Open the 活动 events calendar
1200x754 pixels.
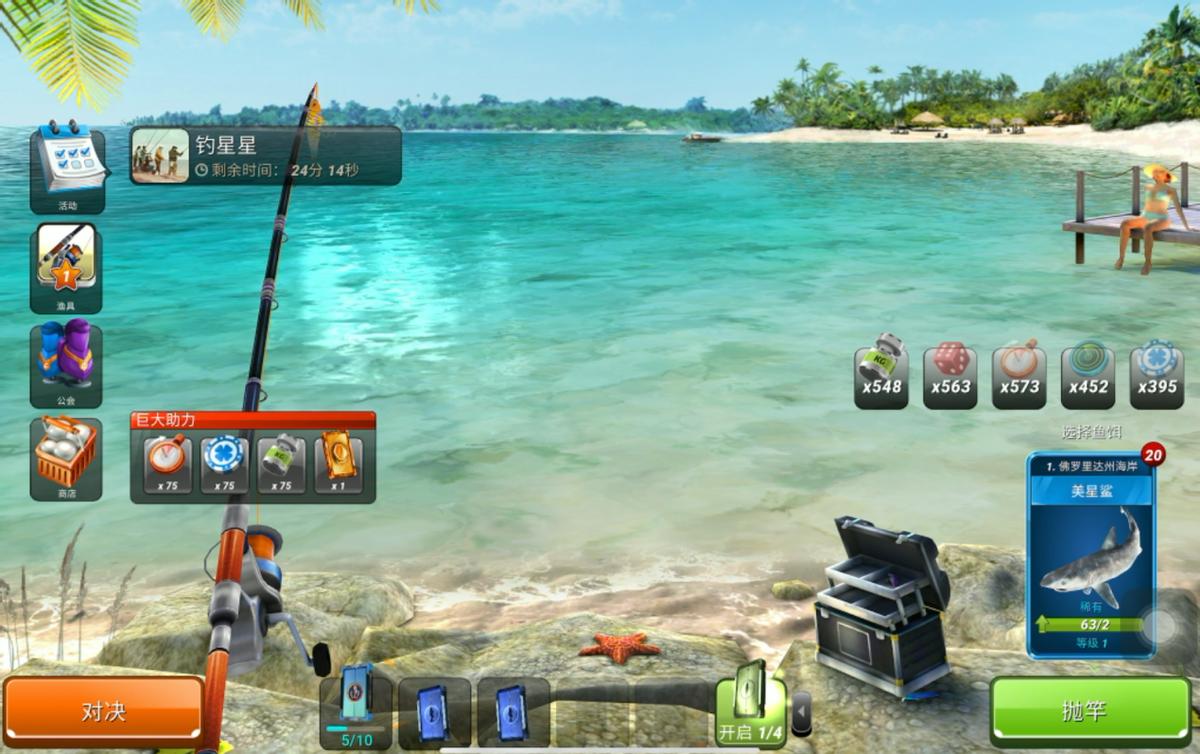[67, 166]
